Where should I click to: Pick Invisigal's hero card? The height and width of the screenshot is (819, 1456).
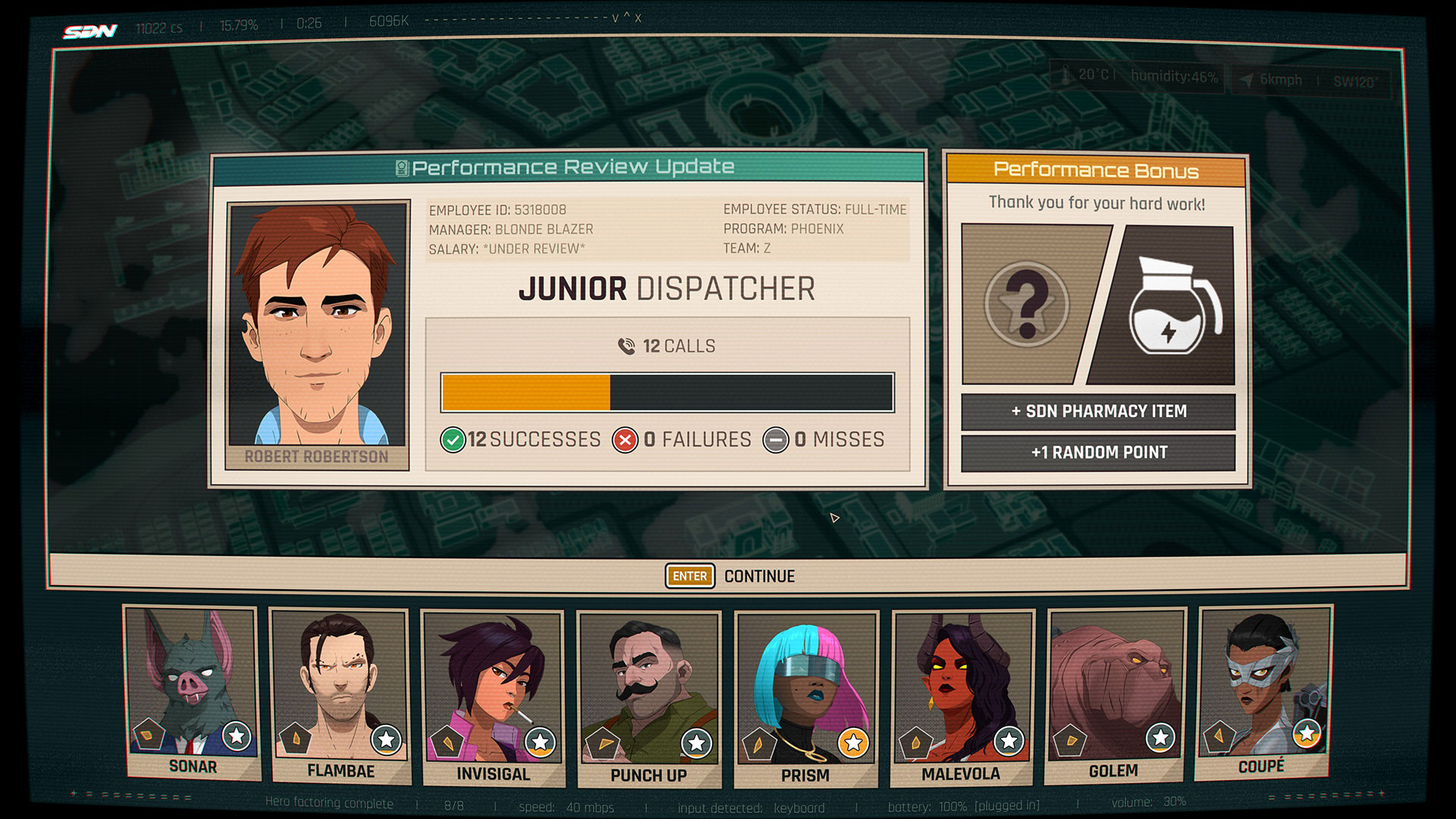point(493,696)
